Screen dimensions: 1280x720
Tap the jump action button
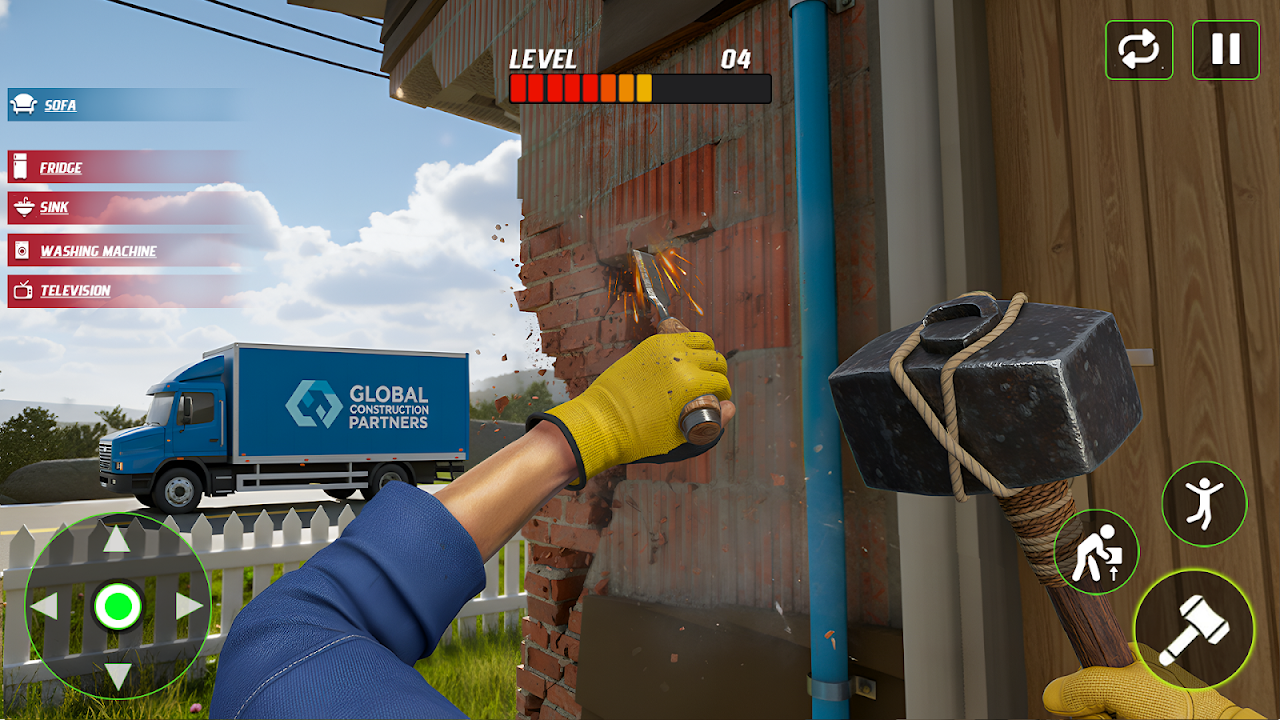(1204, 503)
